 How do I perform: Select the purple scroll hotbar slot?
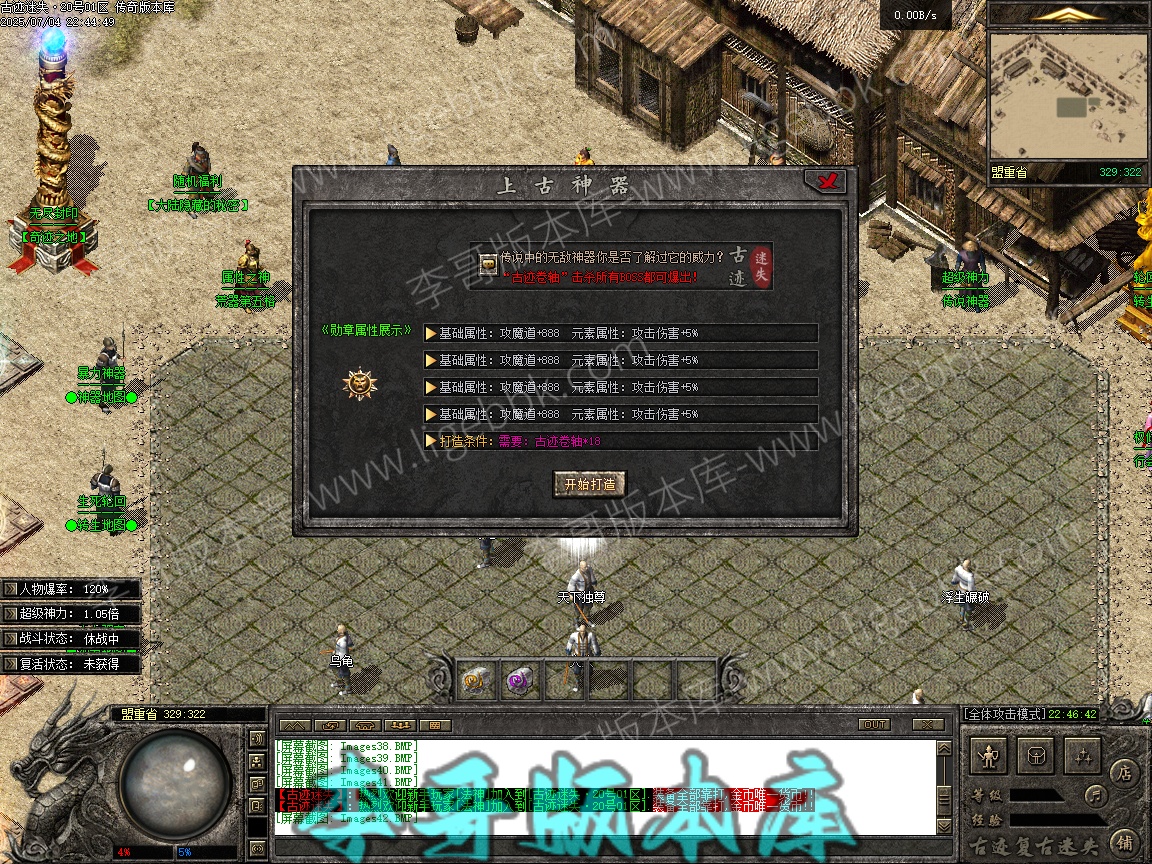pyautogui.click(x=519, y=681)
